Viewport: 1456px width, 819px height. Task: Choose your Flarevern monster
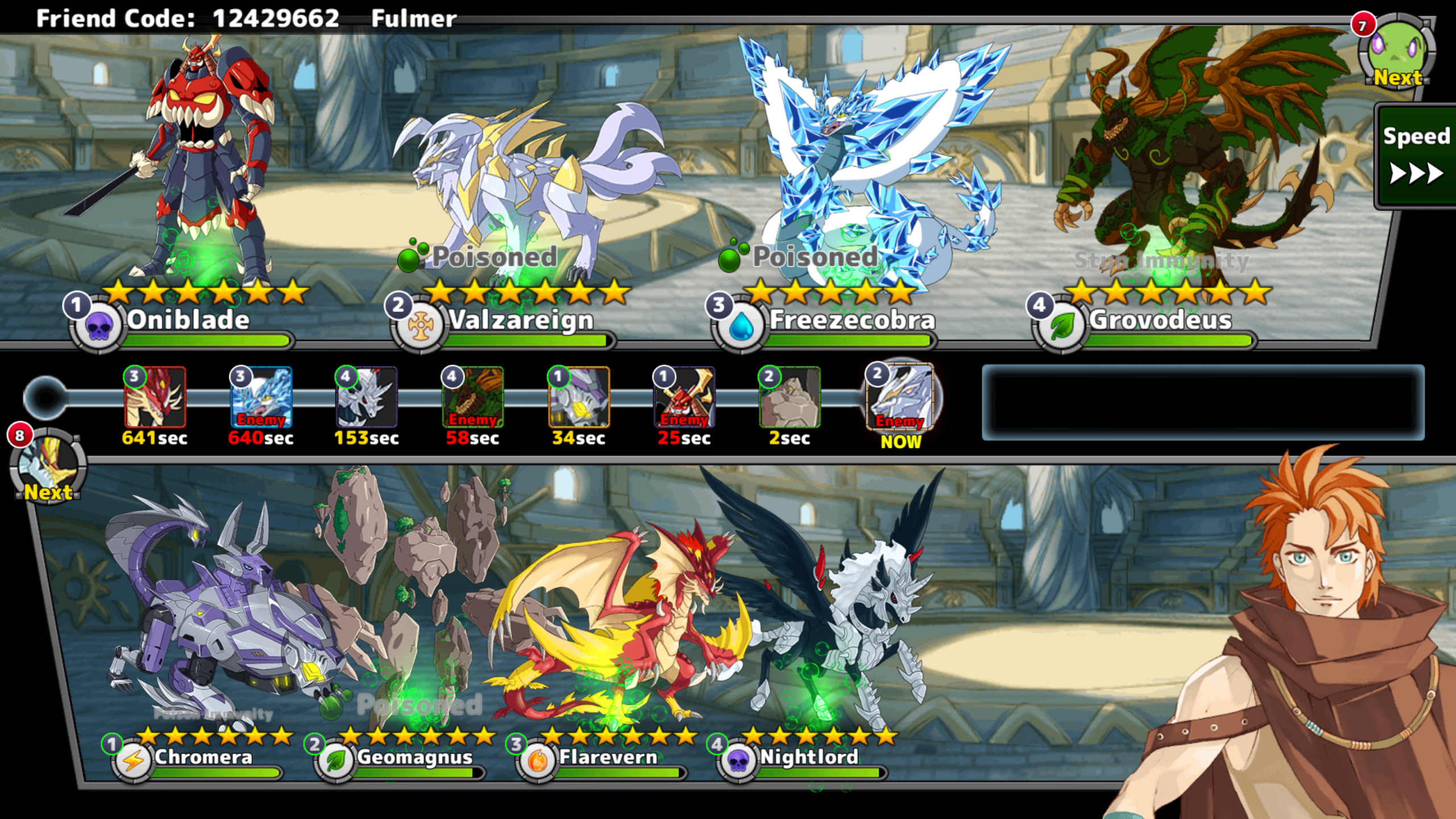[x=607, y=757]
